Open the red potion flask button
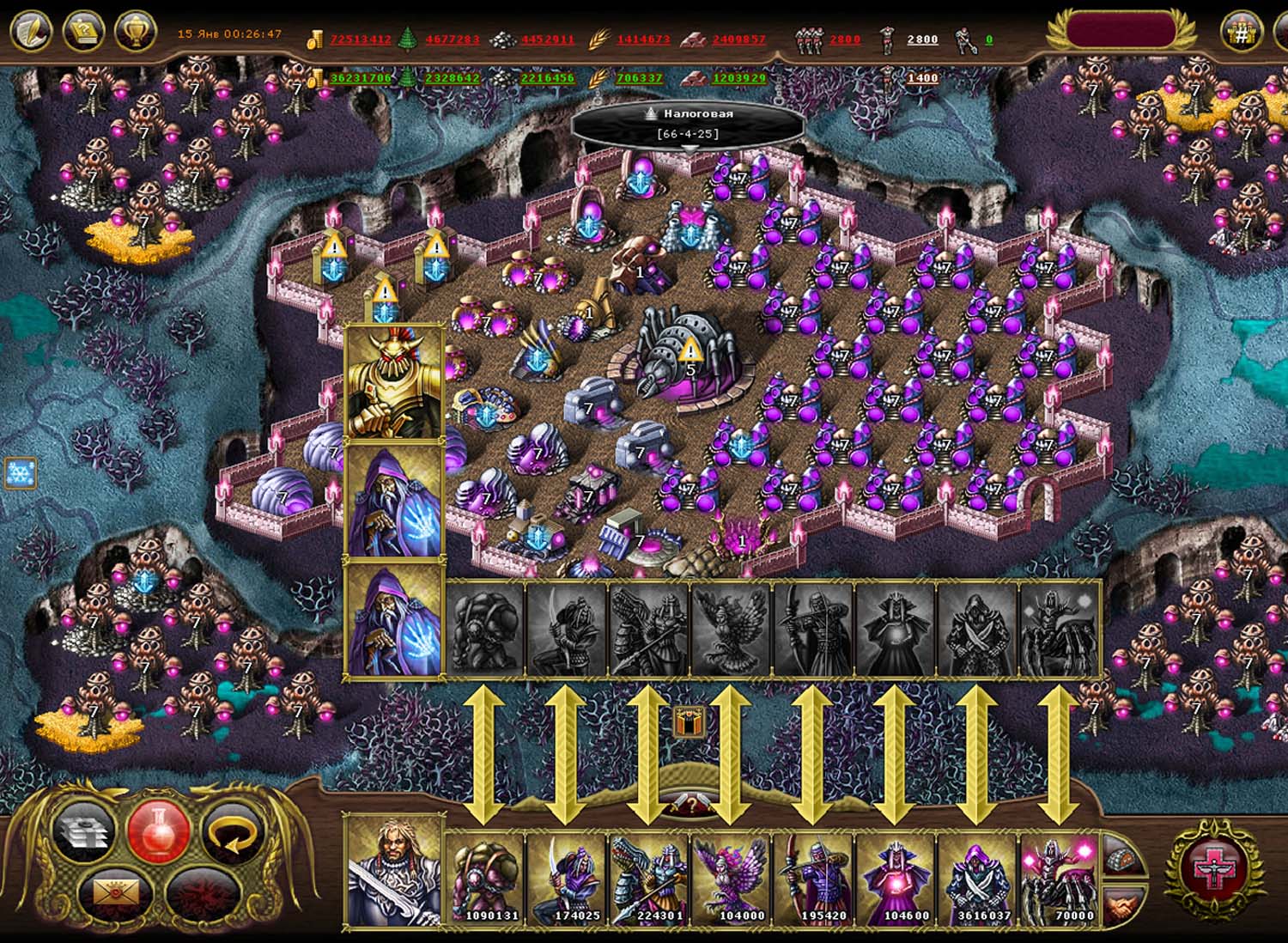The image size is (1288, 943). (158, 830)
